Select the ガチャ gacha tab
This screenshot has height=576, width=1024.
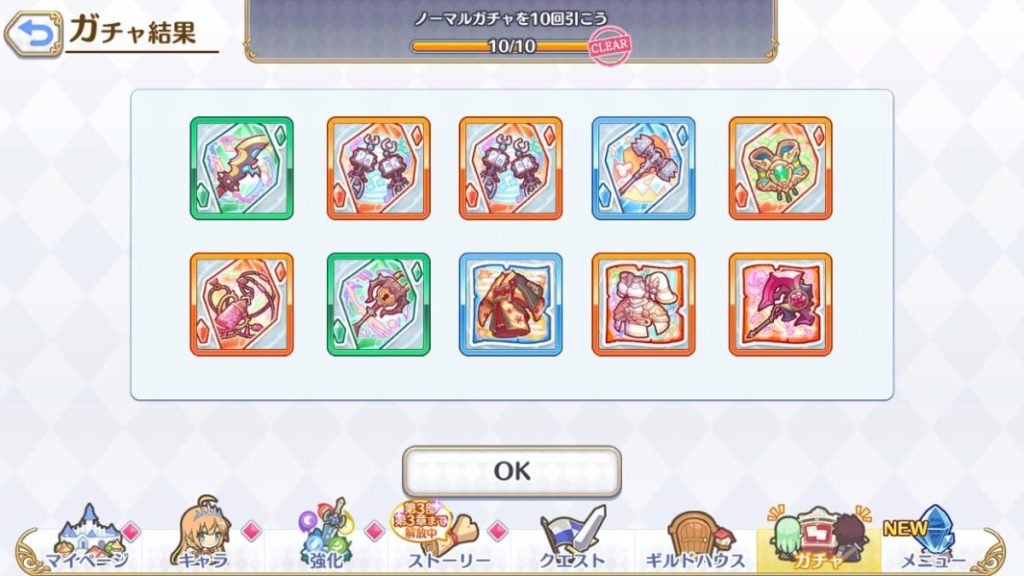818,538
